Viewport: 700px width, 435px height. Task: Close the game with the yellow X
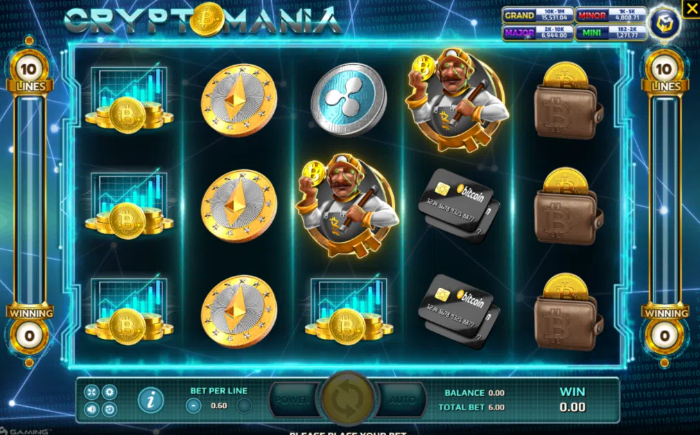pos(690,8)
